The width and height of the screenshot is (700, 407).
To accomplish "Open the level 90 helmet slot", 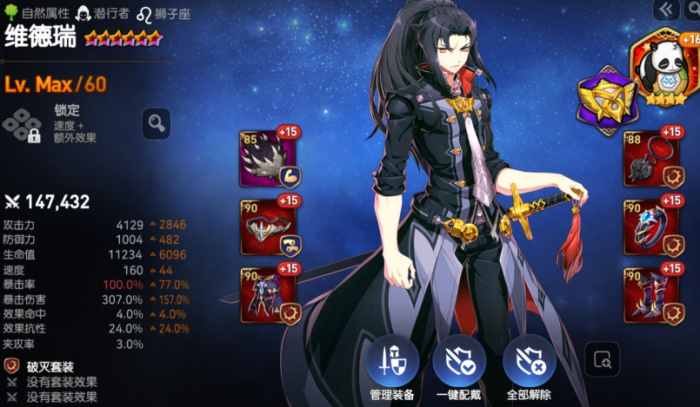I will point(267,228).
